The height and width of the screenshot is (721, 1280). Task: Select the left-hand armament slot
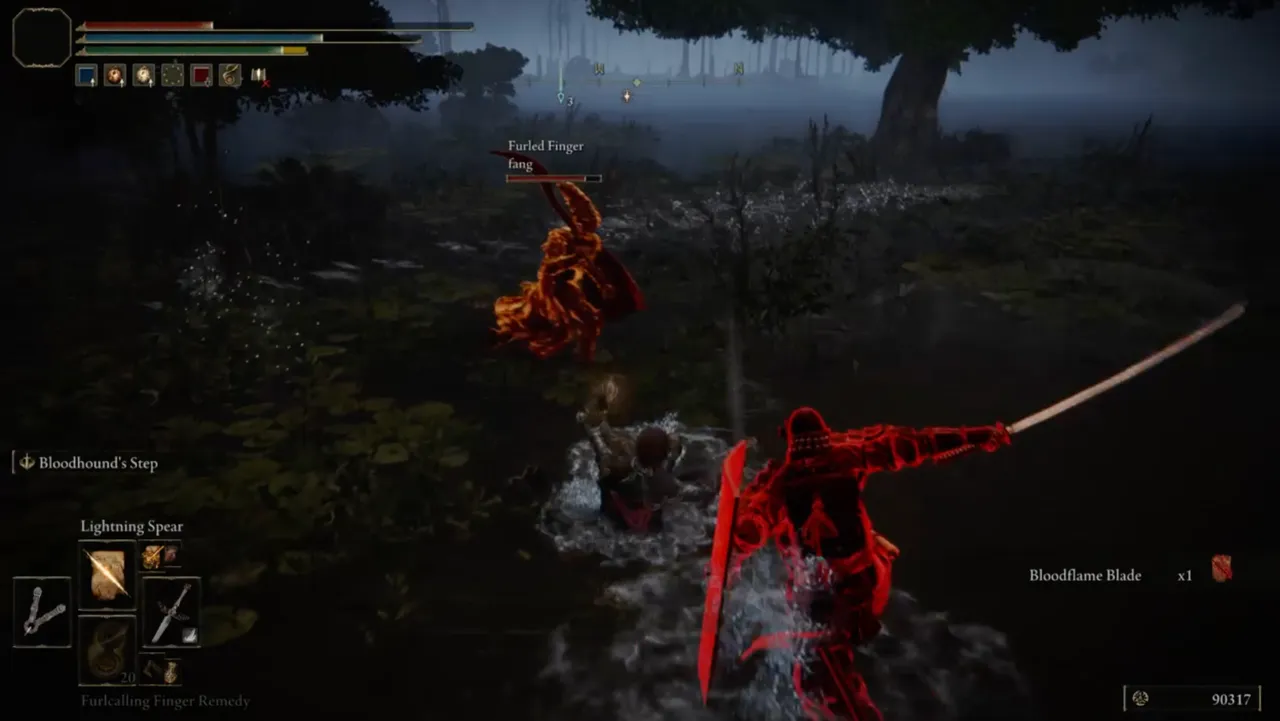coord(42,611)
